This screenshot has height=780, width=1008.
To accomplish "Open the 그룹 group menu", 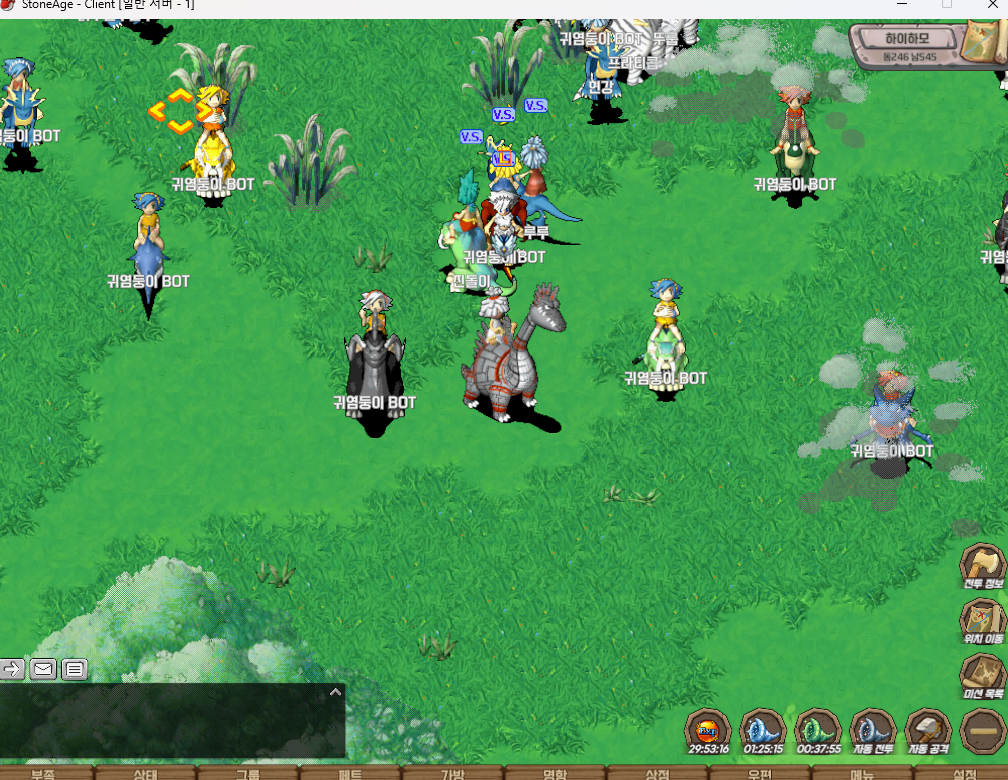I will 248,773.
